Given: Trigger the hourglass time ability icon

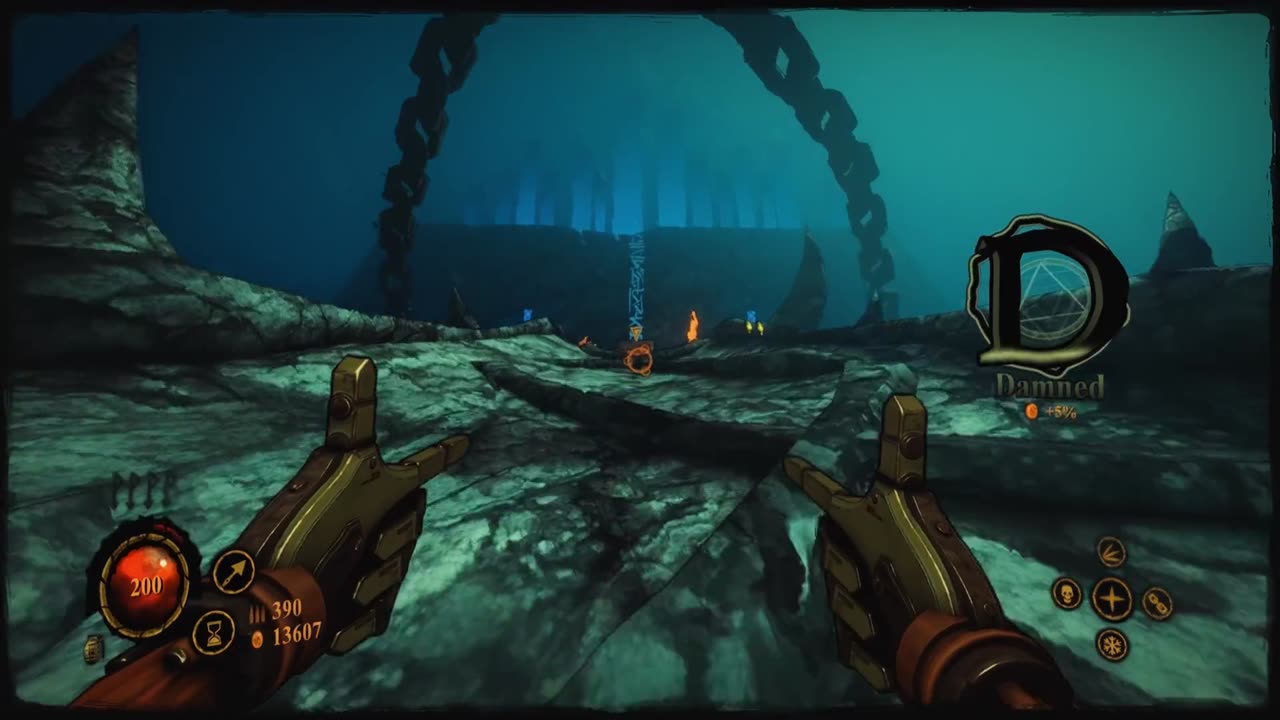Looking at the screenshot, I should (213, 632).
